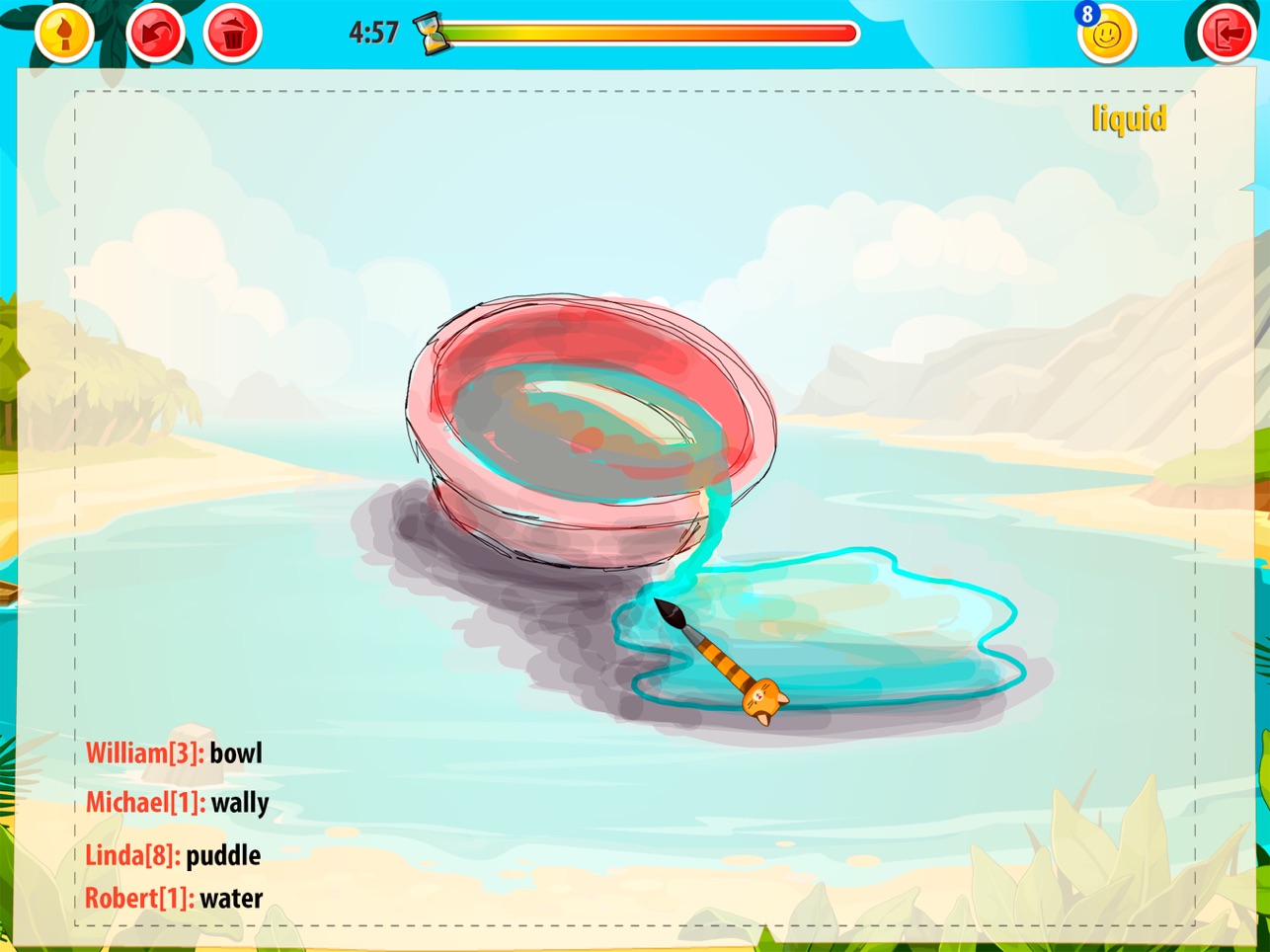Click the hourglass timer icon

point(432,32)
